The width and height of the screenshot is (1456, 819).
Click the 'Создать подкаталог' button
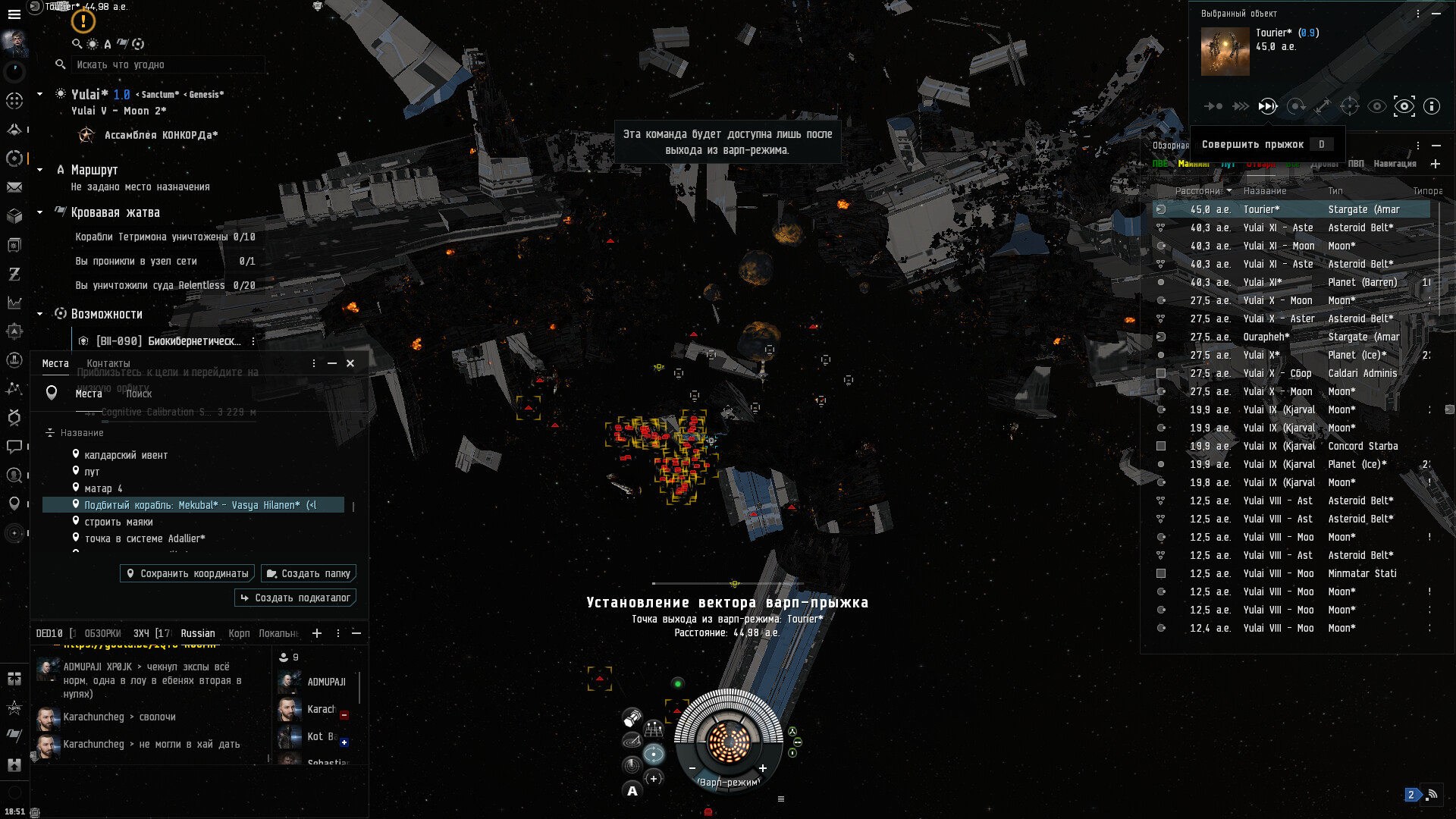click(296, 598)
